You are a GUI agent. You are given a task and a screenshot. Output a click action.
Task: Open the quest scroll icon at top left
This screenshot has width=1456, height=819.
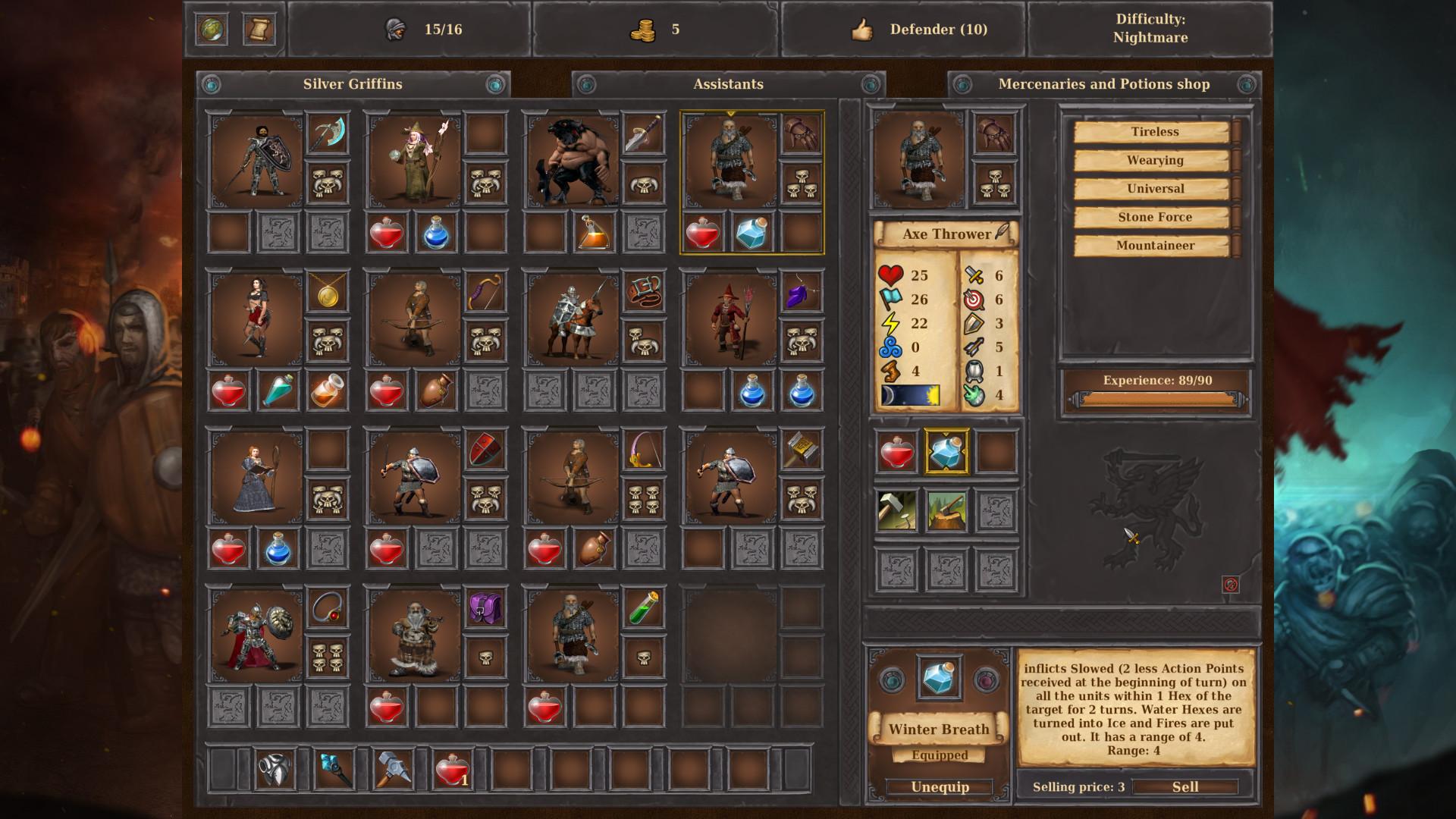[260, 29]
